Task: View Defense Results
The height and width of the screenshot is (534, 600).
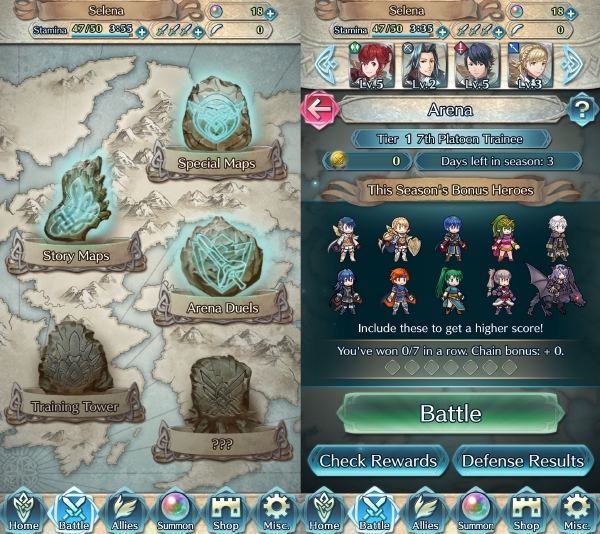Action: (x=523, y=460)
